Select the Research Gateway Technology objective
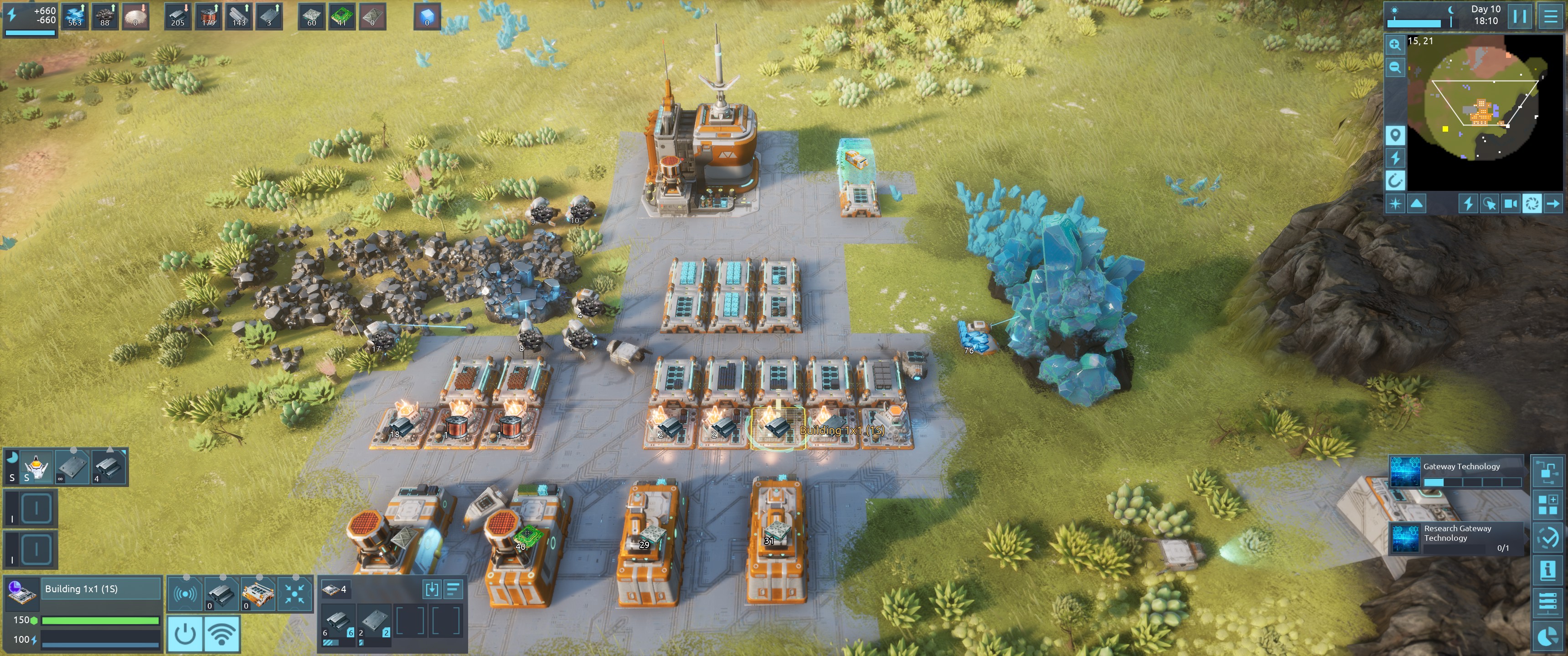This screenshot has height=656, width=1568. pyautogui.click(x=1455, y=537)
